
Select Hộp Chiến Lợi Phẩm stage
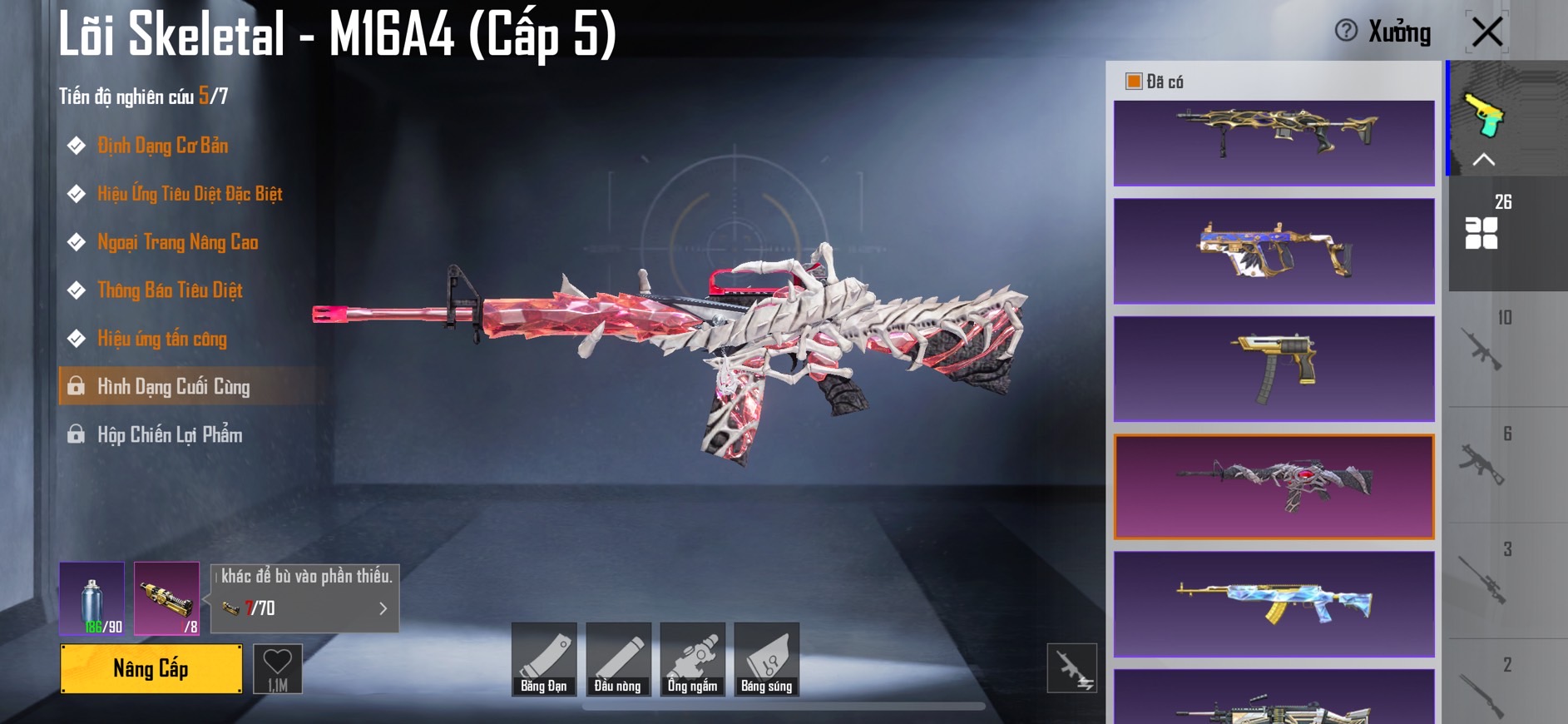(x=170, y=435)
